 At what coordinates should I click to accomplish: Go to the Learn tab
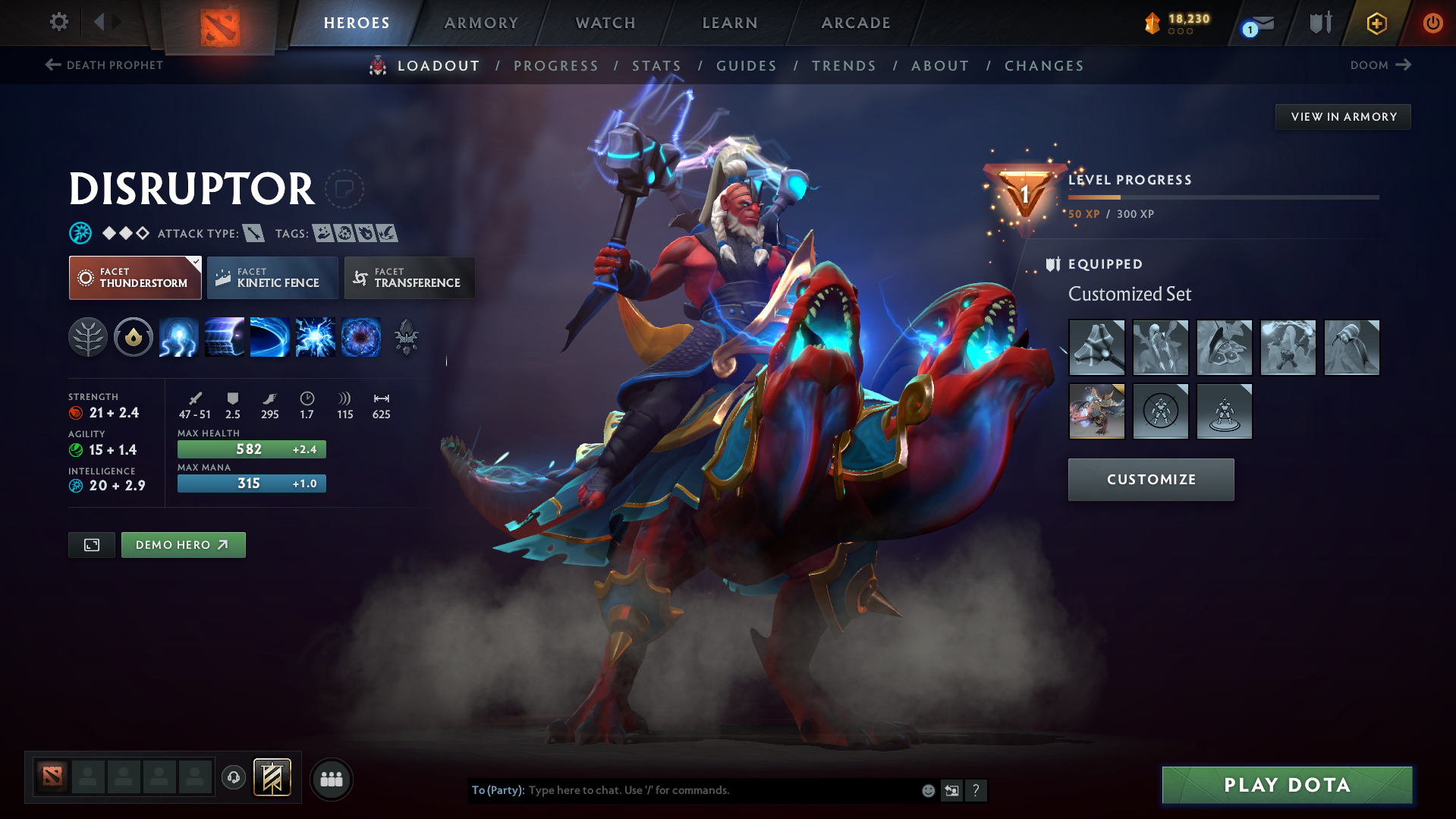coord(730,23)
